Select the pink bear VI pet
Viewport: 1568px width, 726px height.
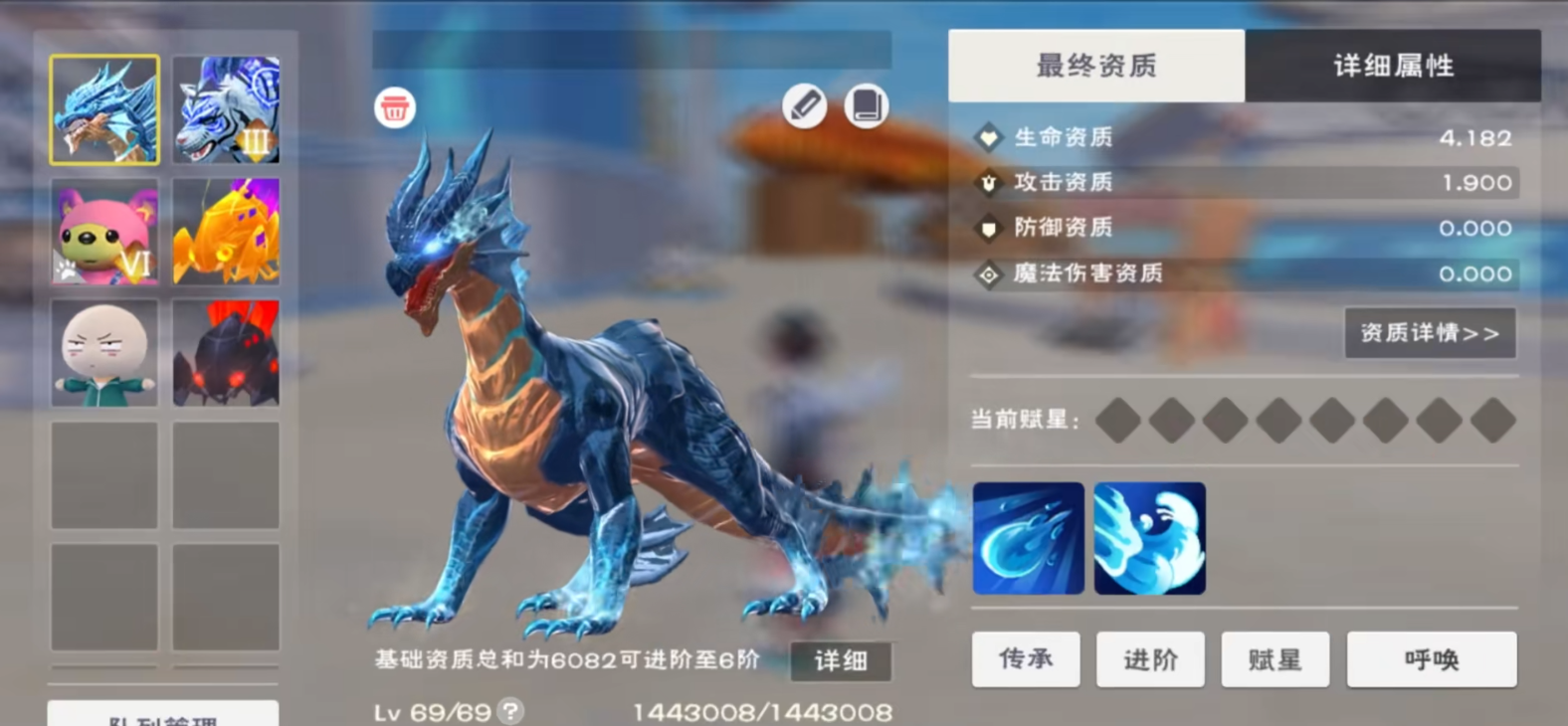pos(103,232)
